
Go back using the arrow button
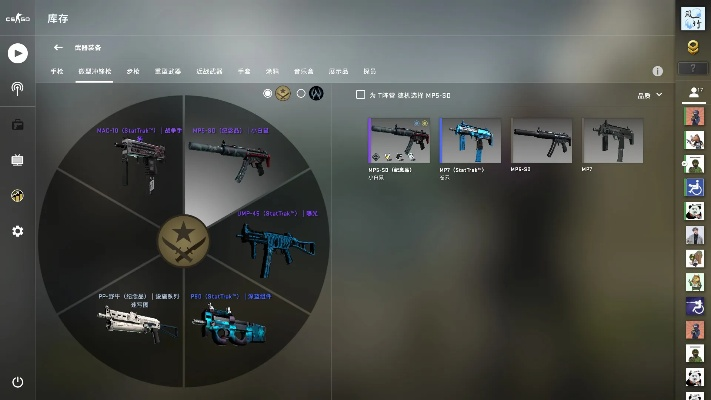tap(58, 47)
